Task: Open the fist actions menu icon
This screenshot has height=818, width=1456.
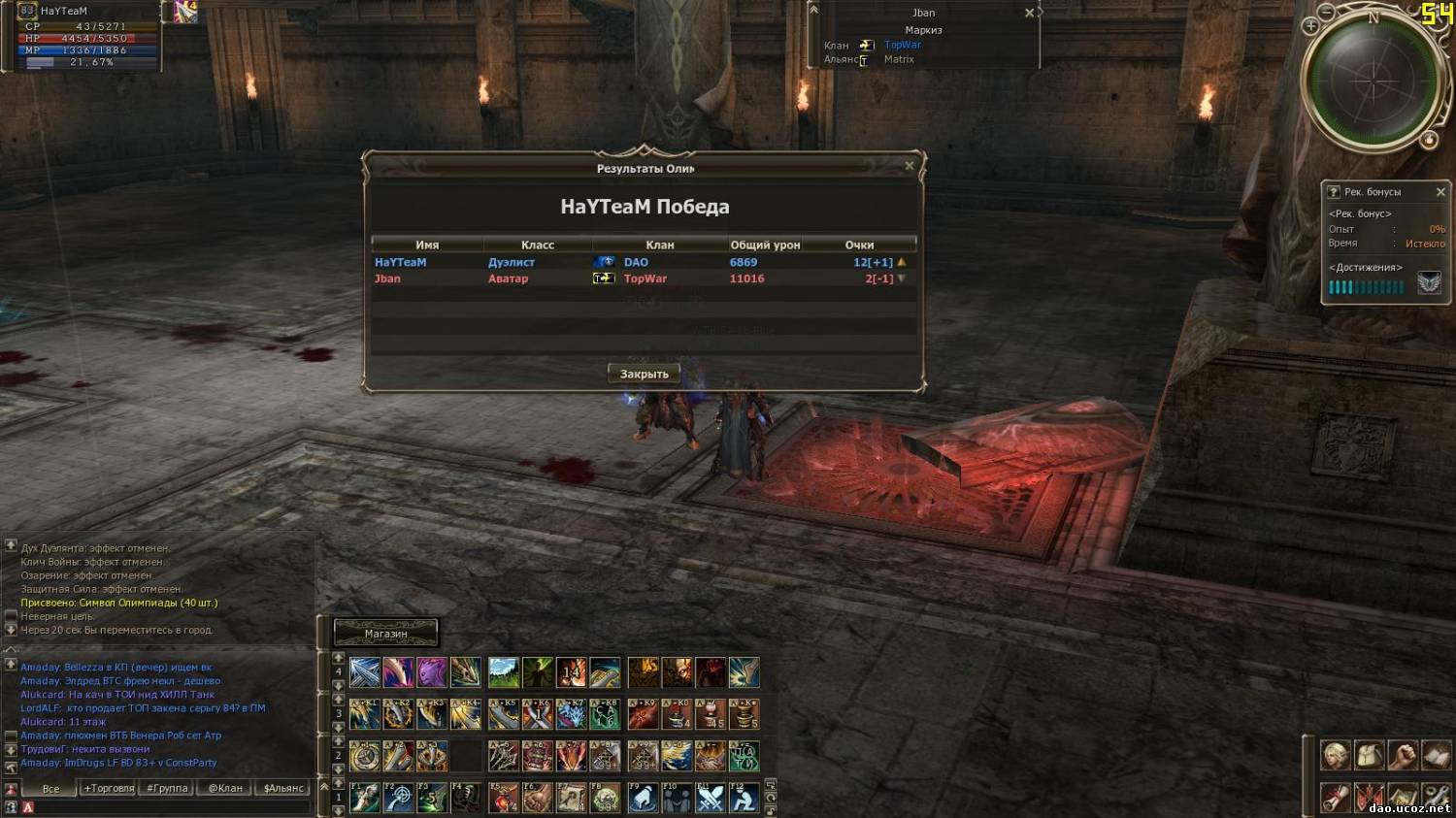Action: click(x=1403, y=755)
